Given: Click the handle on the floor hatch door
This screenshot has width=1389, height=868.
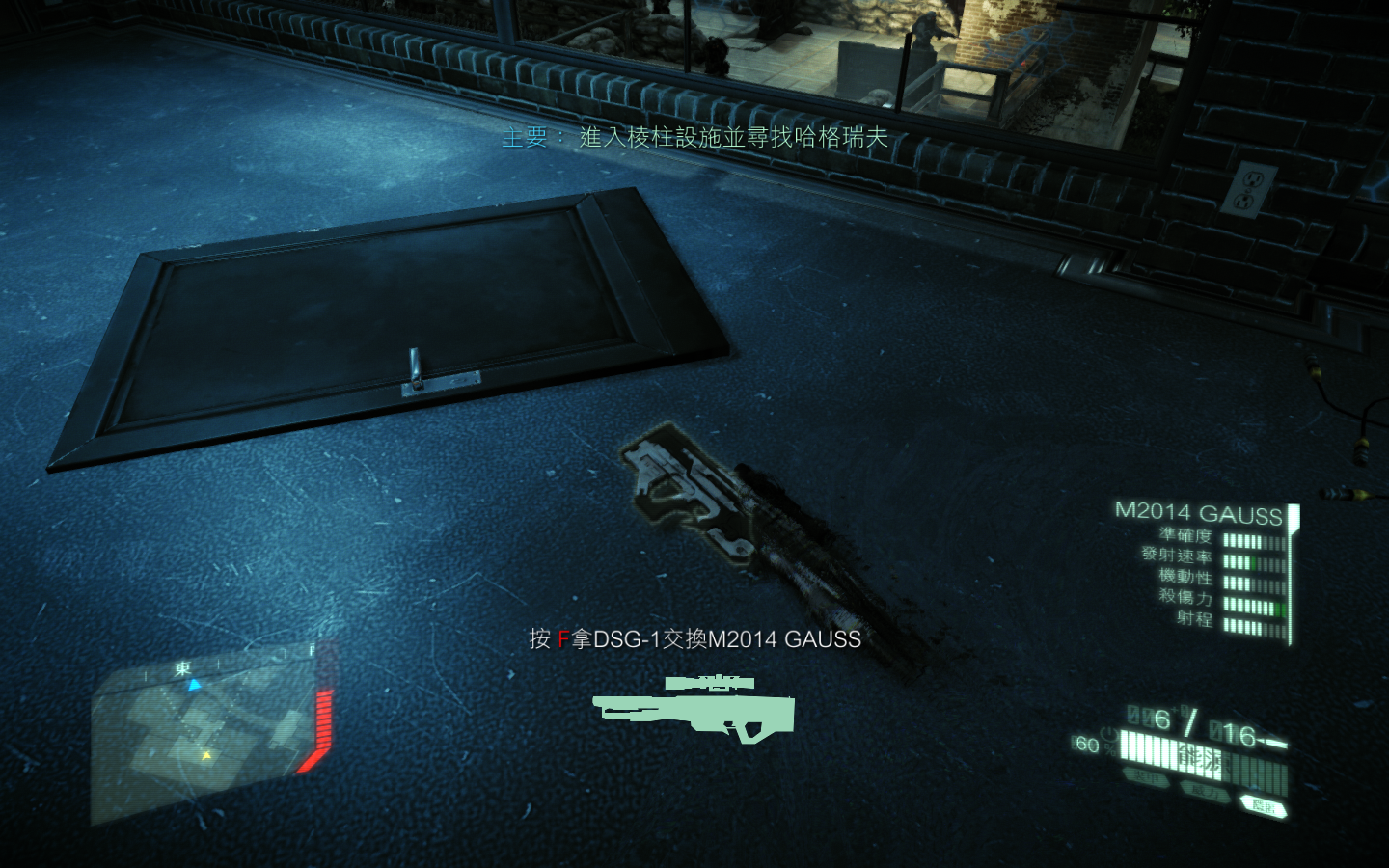Looking at the screenshot, I should point(417,364).
